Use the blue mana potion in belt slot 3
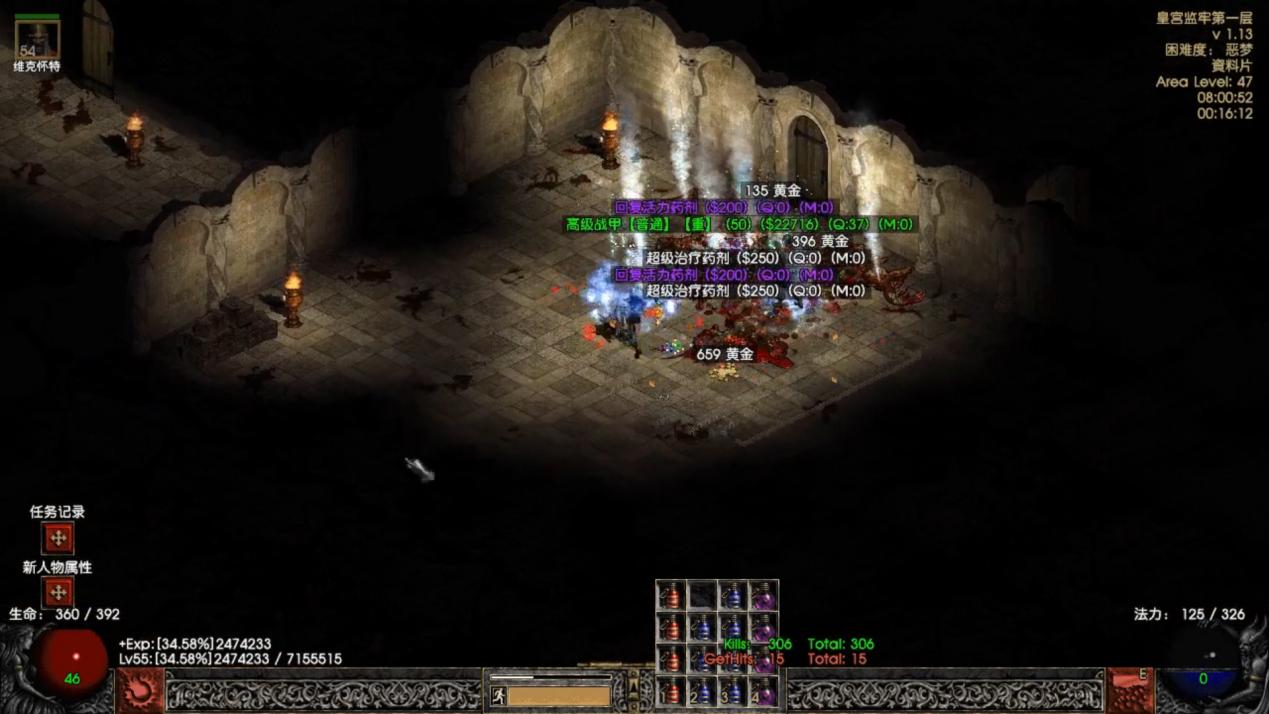1269x714 pixels. pyautogui.click(x=733, y=690)
